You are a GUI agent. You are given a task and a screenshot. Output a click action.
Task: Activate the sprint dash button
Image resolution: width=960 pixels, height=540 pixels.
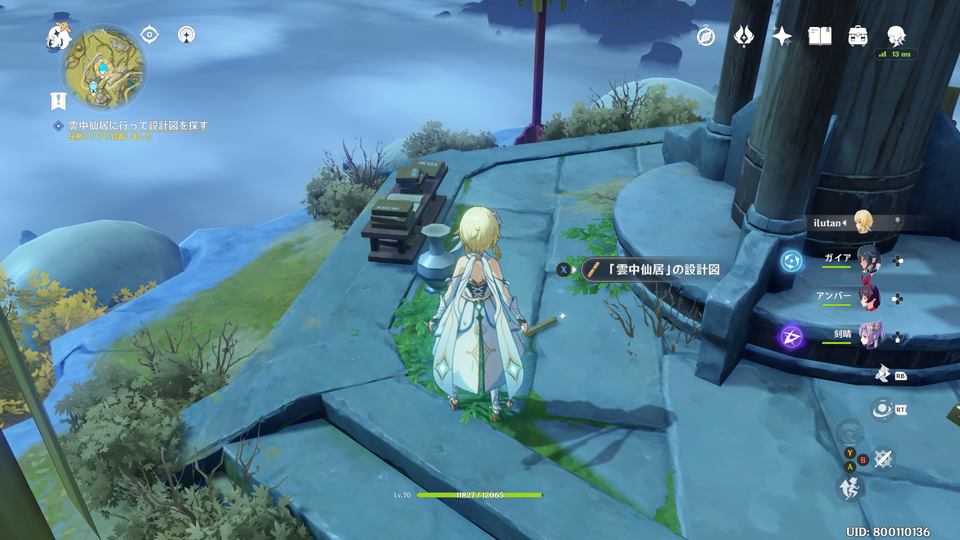point(848,488)
